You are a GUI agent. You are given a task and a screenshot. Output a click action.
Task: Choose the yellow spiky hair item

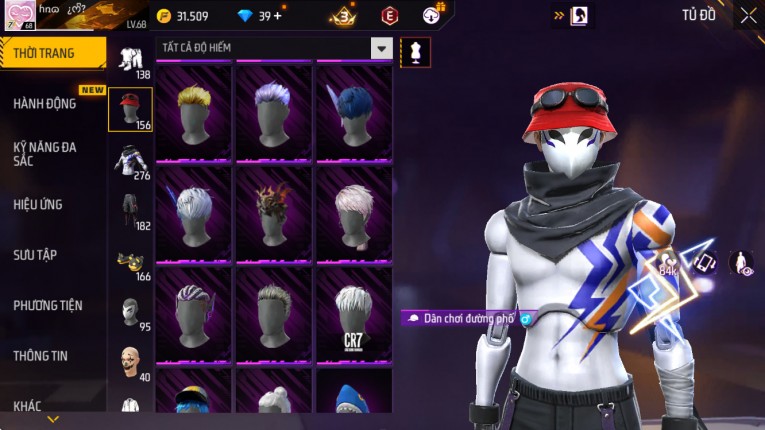[x=194, y=112]
